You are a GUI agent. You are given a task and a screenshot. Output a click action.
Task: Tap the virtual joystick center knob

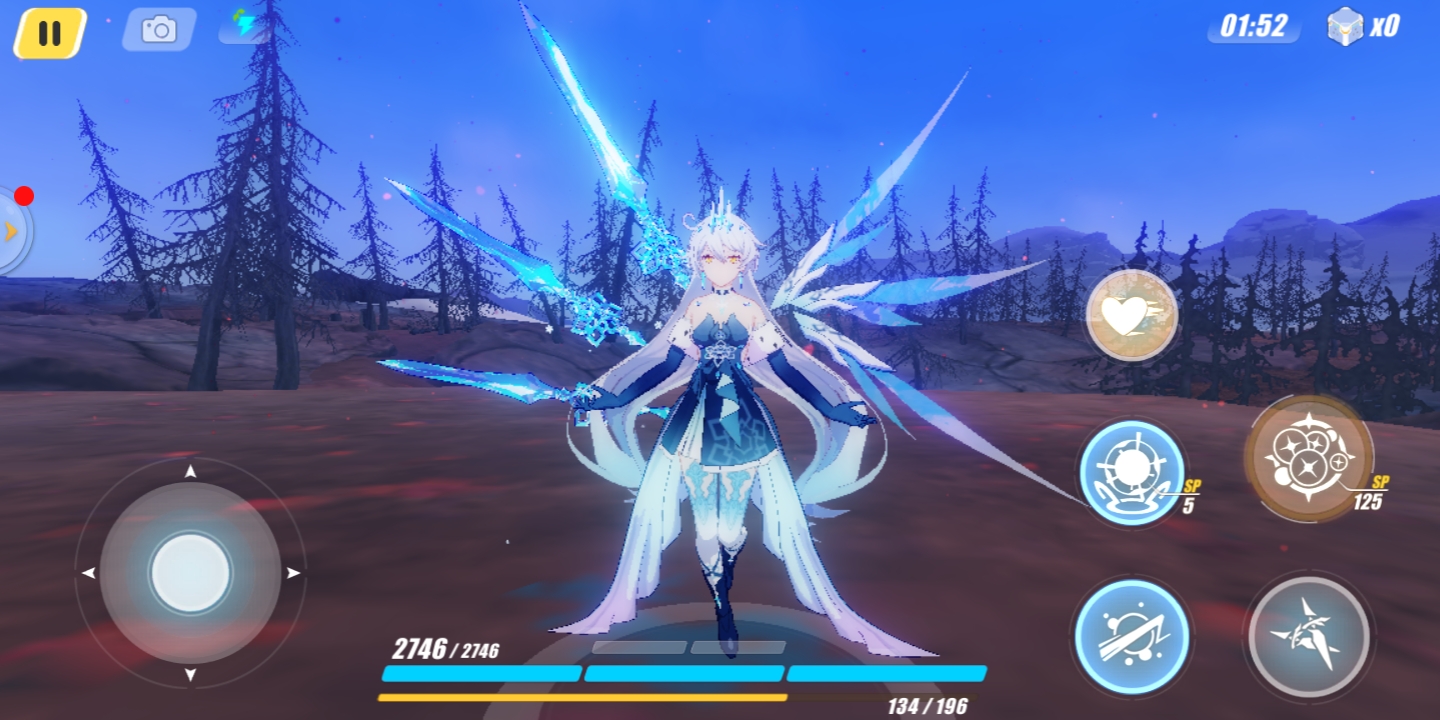click(x=190, y=574)
